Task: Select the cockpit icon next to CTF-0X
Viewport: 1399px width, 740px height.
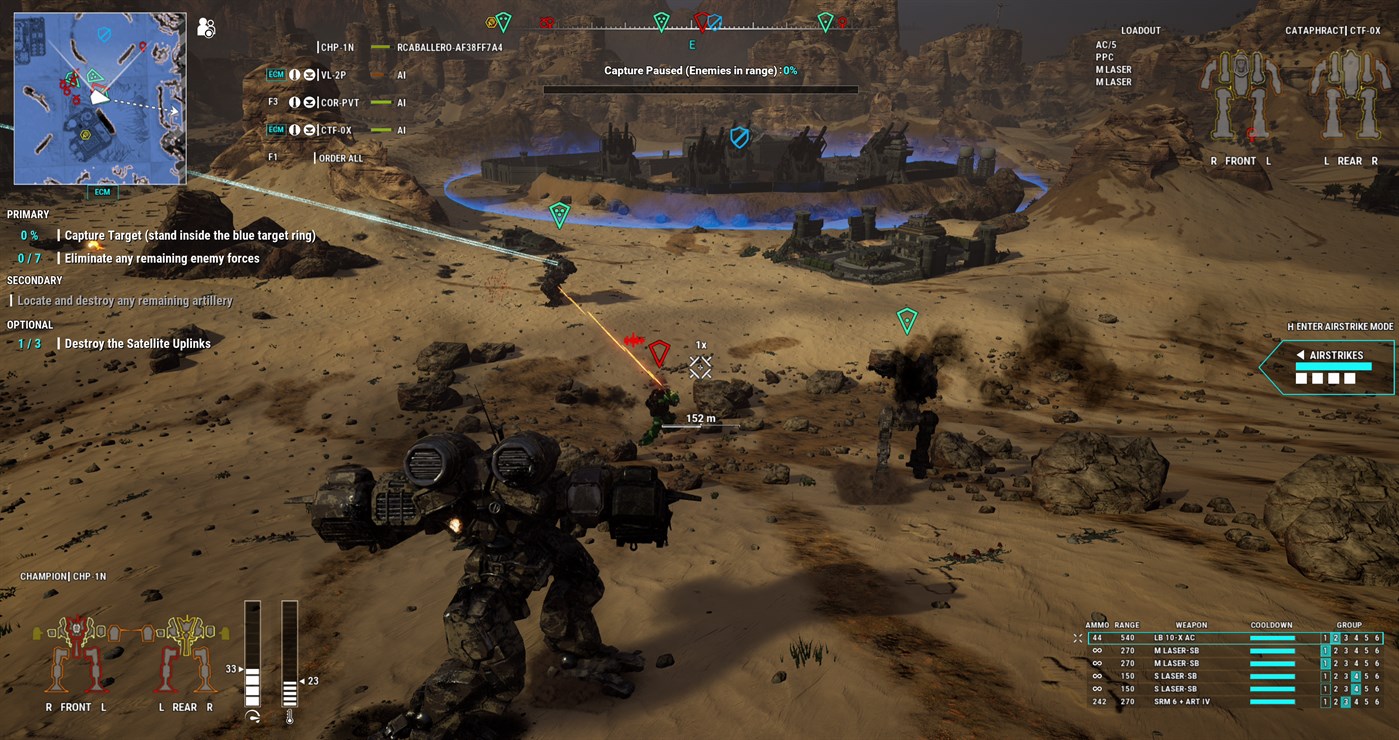Action: (310, 130)
